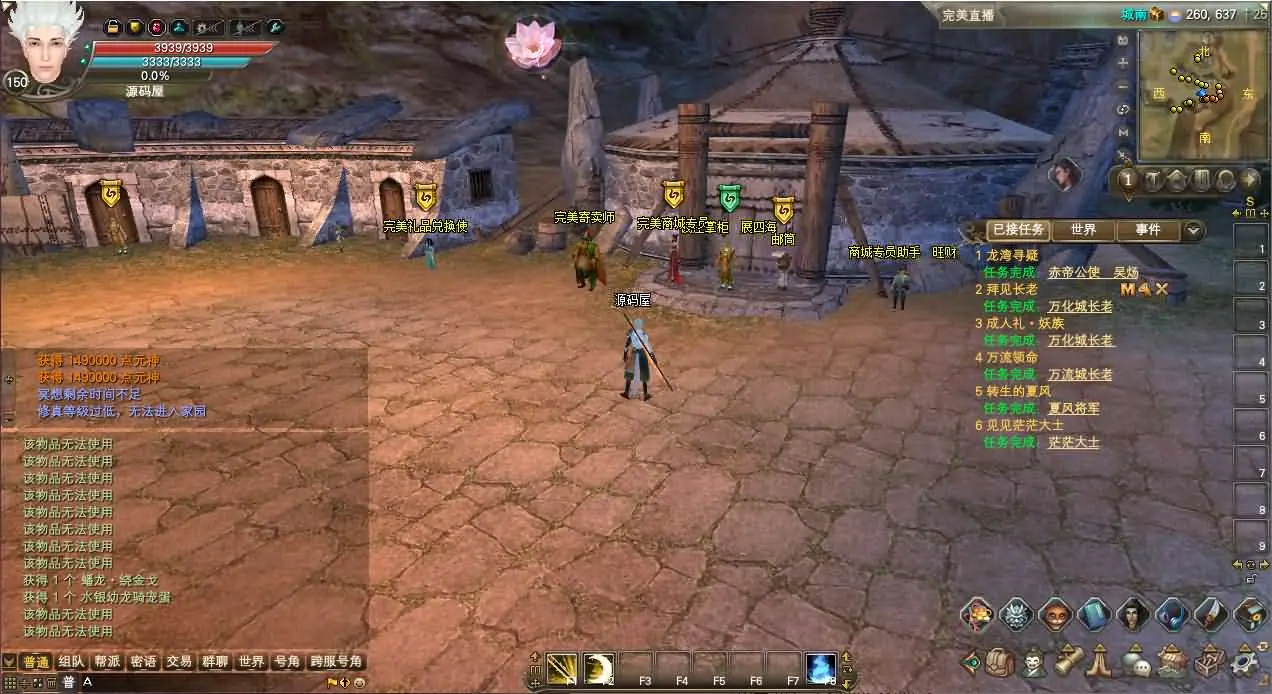
Task: Zoom in the minimap with plus button
Action: point(1123,62)
